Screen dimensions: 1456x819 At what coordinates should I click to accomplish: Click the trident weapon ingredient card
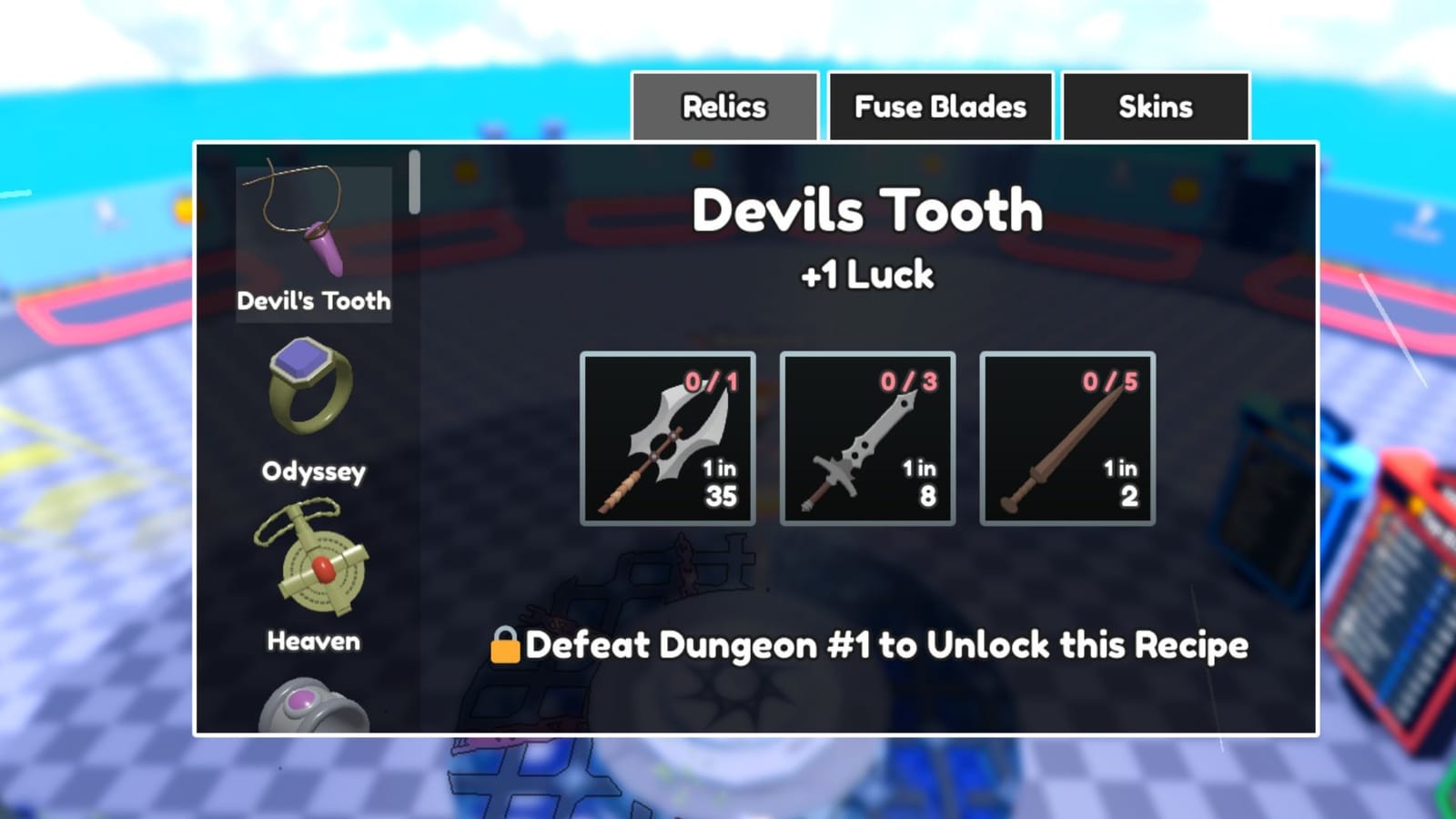(x=666, y=440)
